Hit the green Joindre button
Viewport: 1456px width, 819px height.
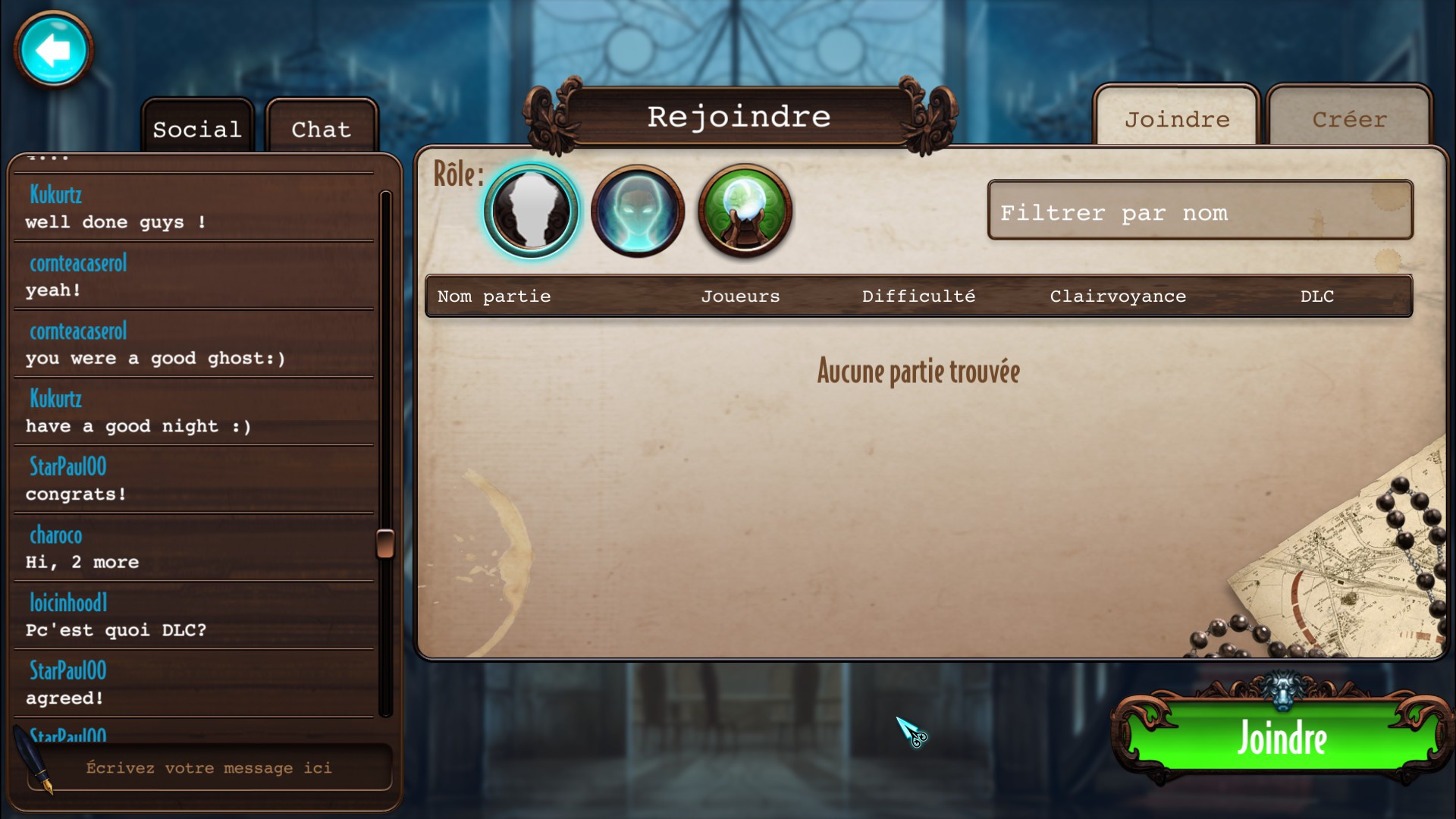[x=1282, y=738]
